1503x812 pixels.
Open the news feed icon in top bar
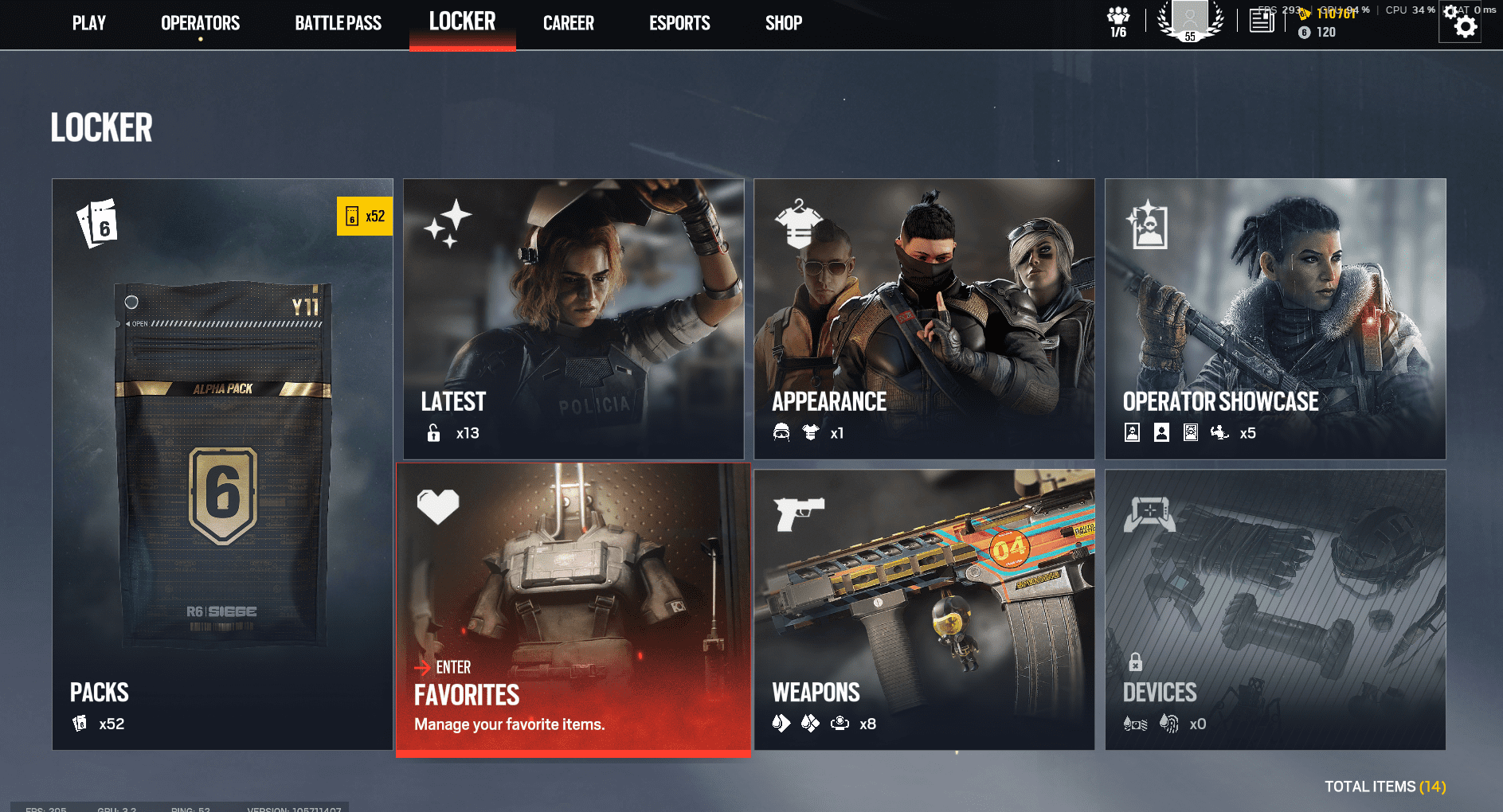tap(1262, 19)
